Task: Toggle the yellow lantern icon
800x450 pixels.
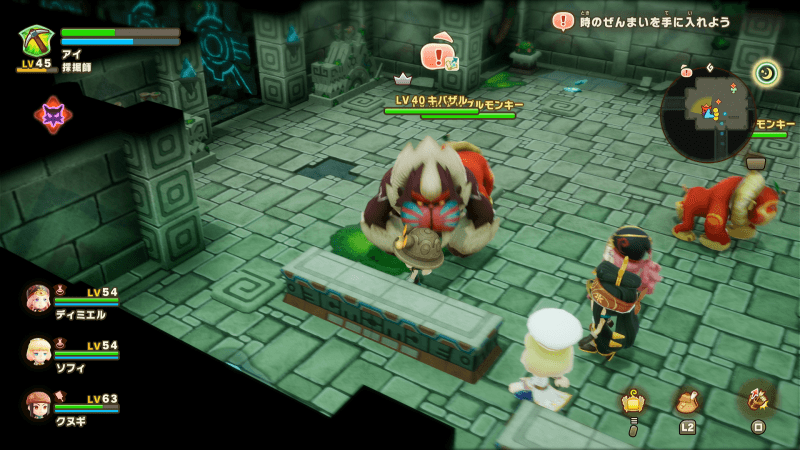Action: pos(632,402)
